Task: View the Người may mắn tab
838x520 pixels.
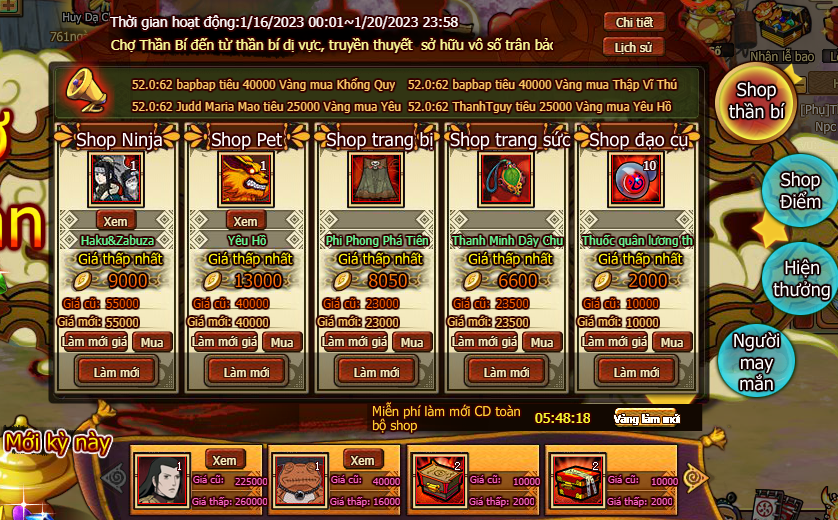Action: click(x=756, y=361)
